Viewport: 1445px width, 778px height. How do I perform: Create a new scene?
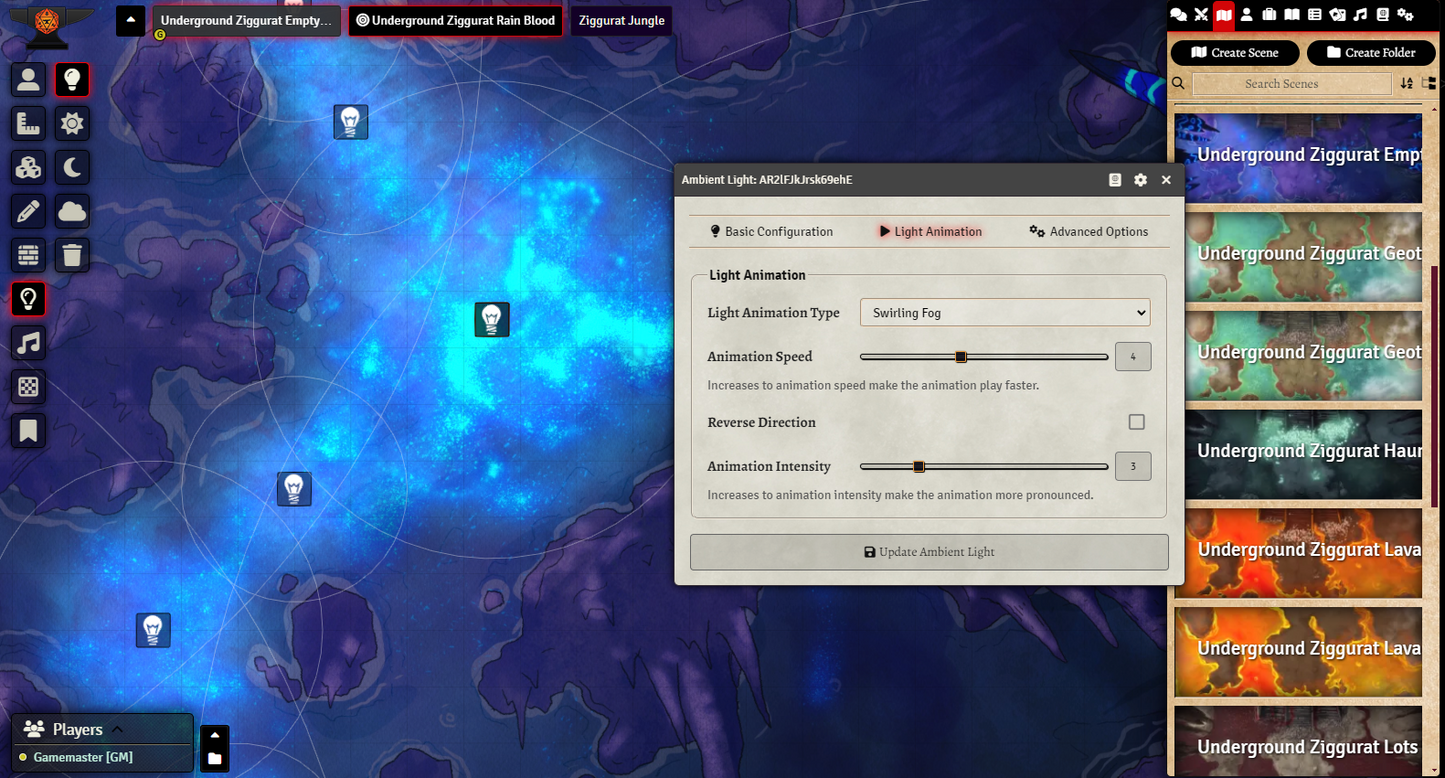(1235, 53)
